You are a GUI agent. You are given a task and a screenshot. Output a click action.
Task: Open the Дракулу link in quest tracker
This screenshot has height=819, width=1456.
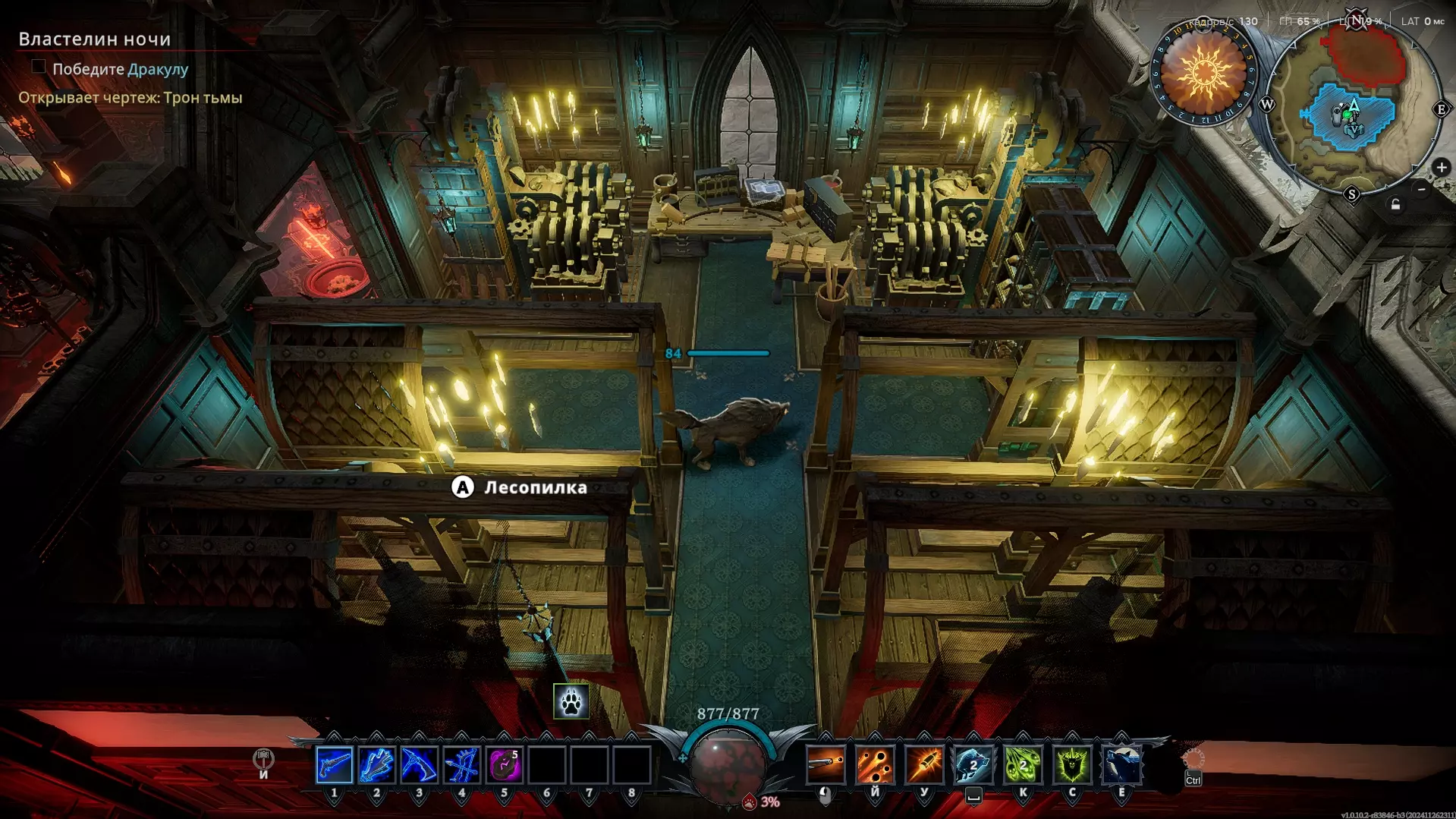point(158,69)
